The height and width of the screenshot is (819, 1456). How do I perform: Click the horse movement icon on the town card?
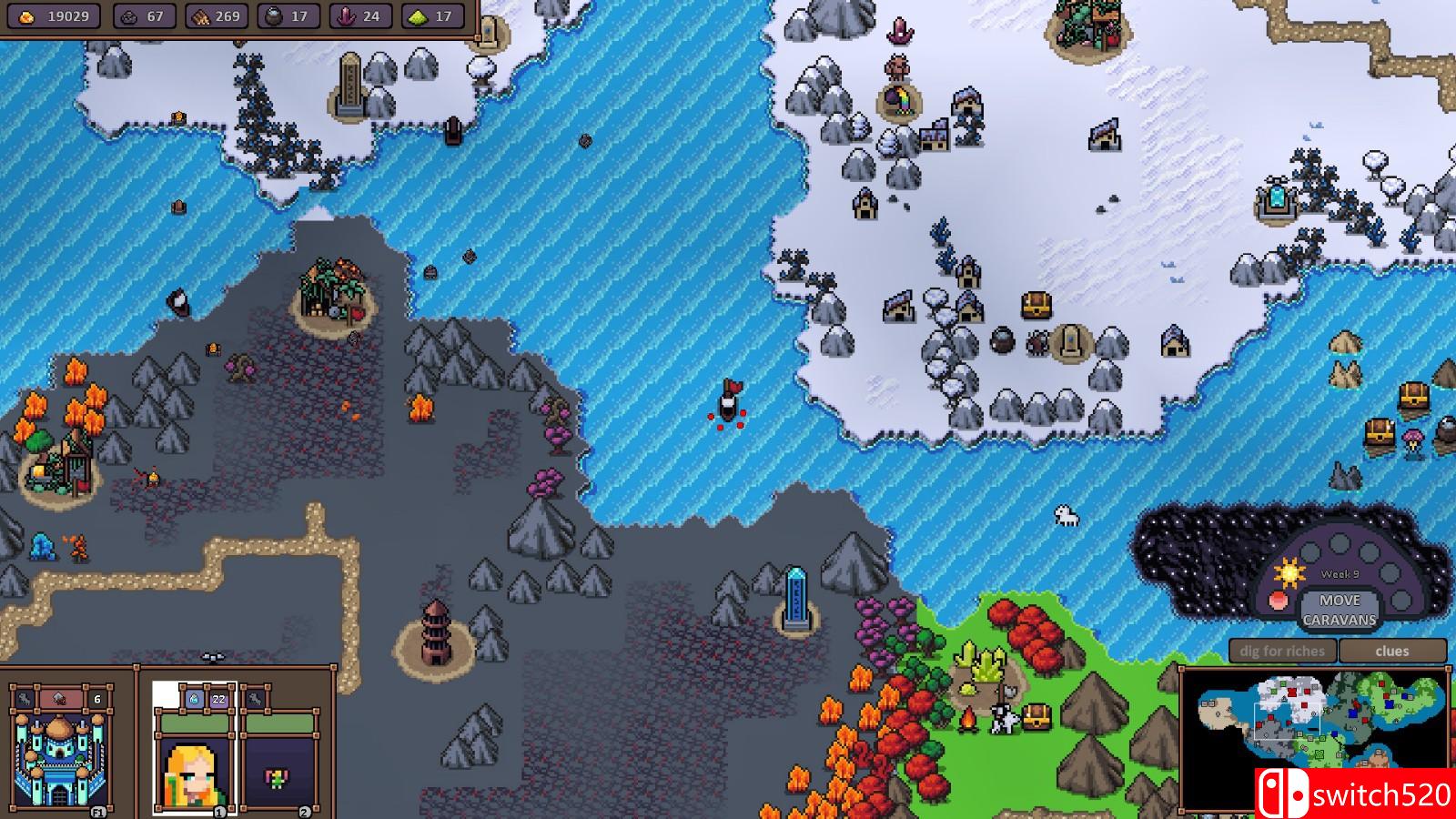tap(24, 699)
